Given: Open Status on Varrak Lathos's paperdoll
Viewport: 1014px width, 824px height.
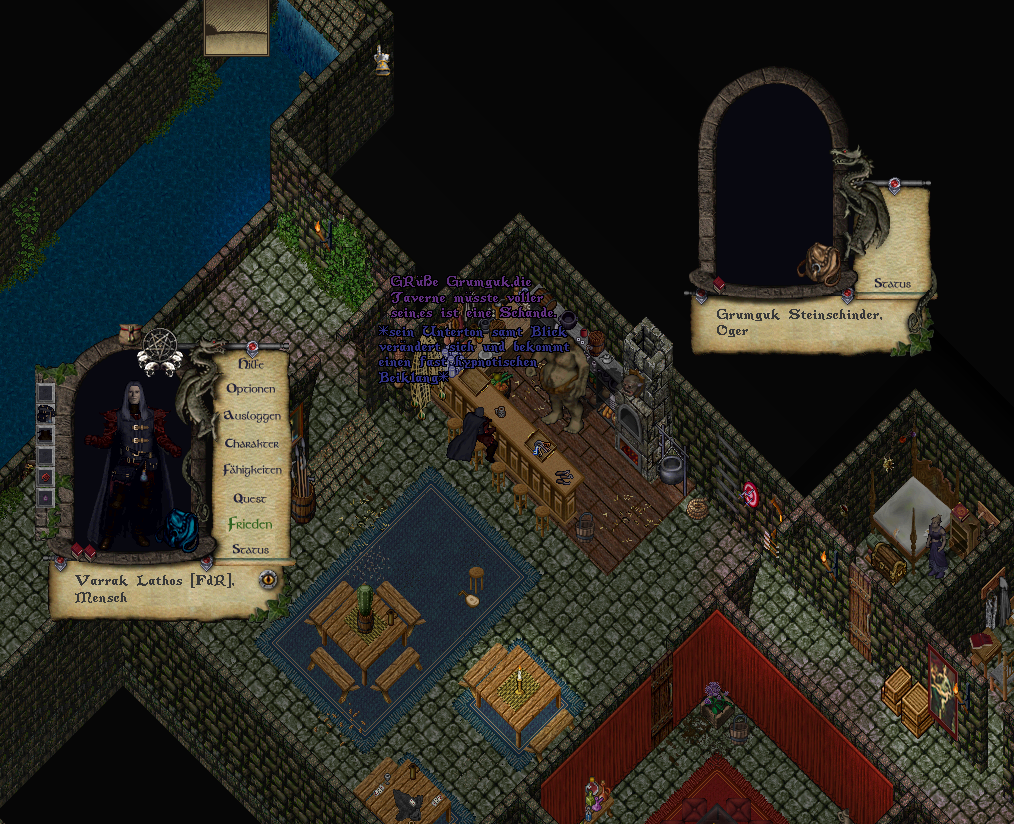Looking at the screenshot, I should pyautogui.click(x=250, y=550).
